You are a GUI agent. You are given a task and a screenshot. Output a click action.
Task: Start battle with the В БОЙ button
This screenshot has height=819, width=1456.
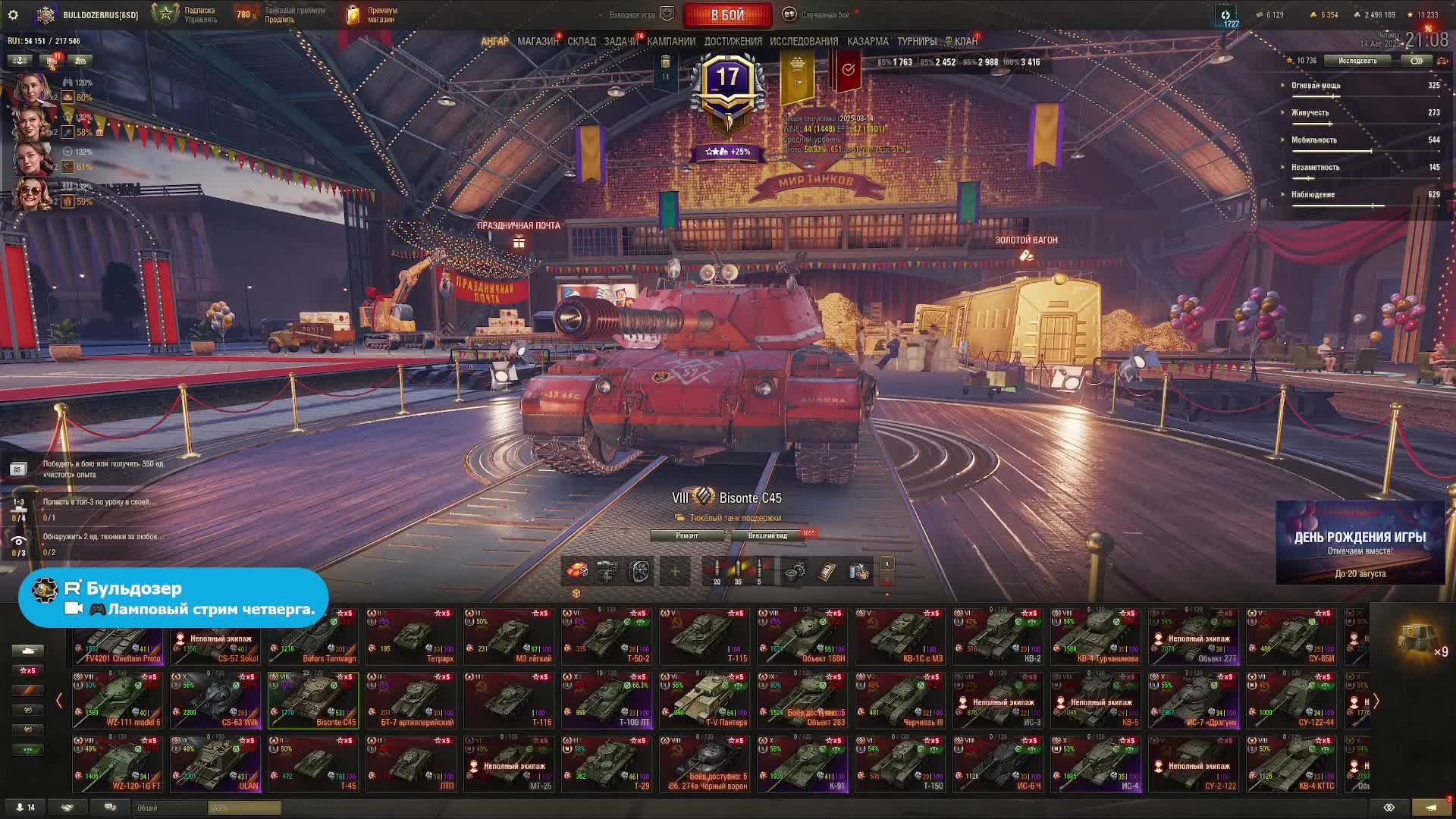pos(727,14)
